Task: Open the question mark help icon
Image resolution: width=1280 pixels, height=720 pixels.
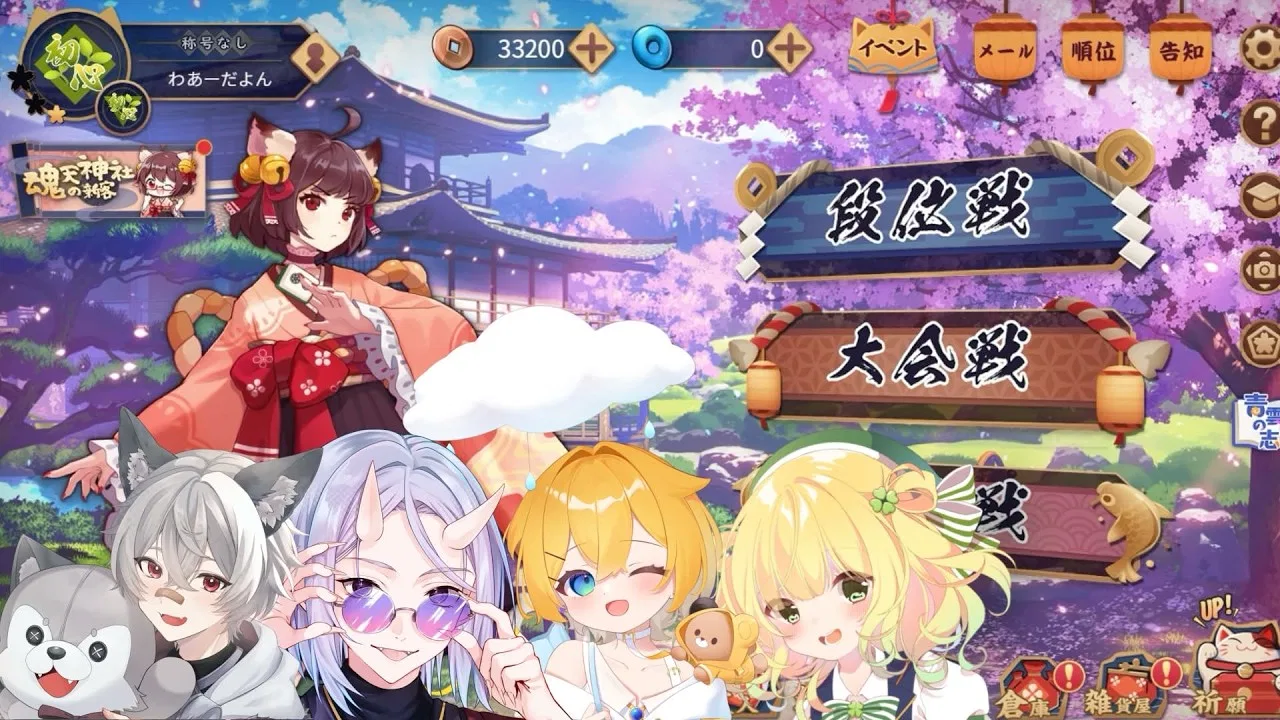Action: click(x=1262, y=123)
